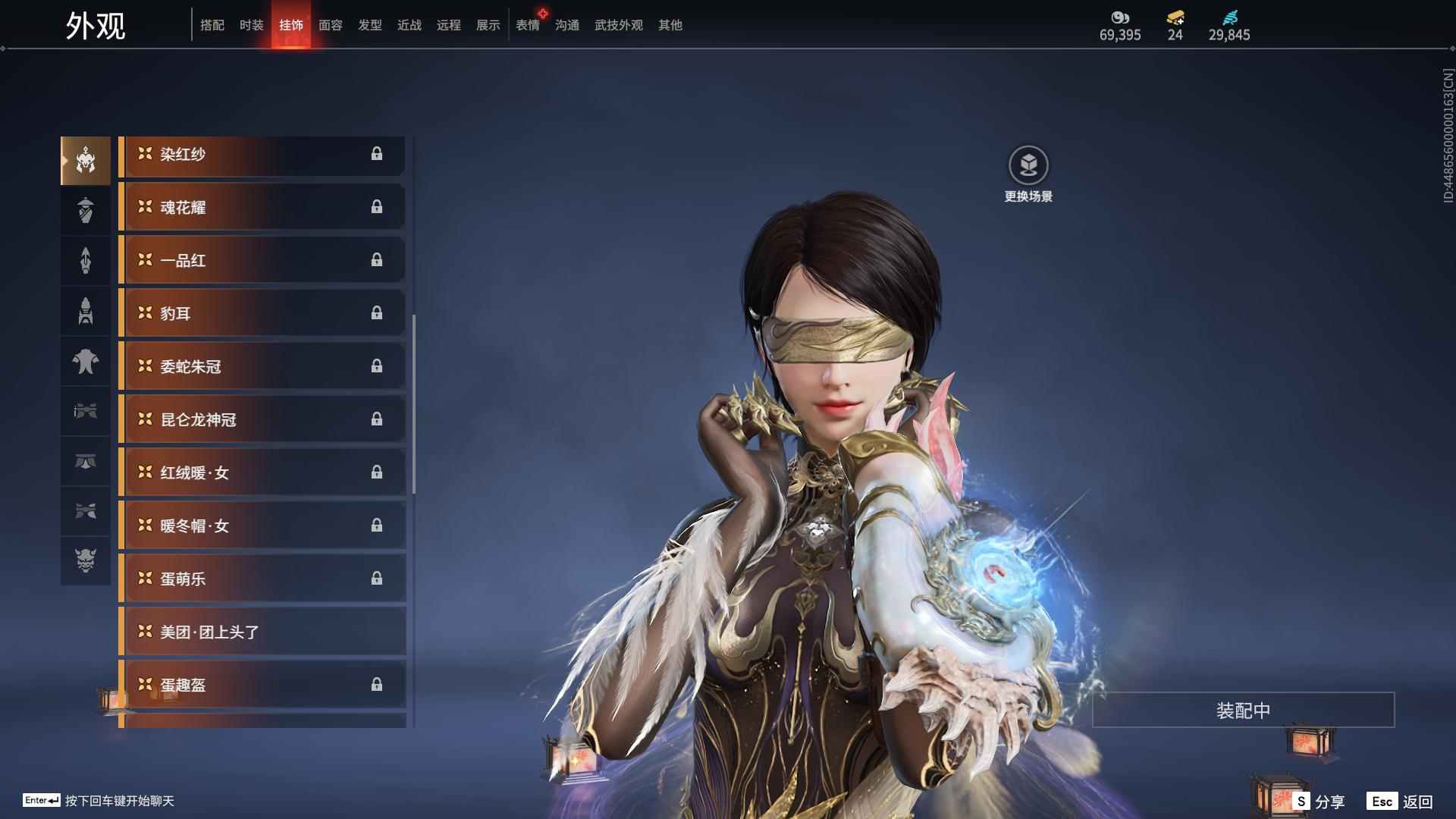The image size is (1456, 819).
Task: Choose the straw hat figure category icon
Action: click(86, 210)
